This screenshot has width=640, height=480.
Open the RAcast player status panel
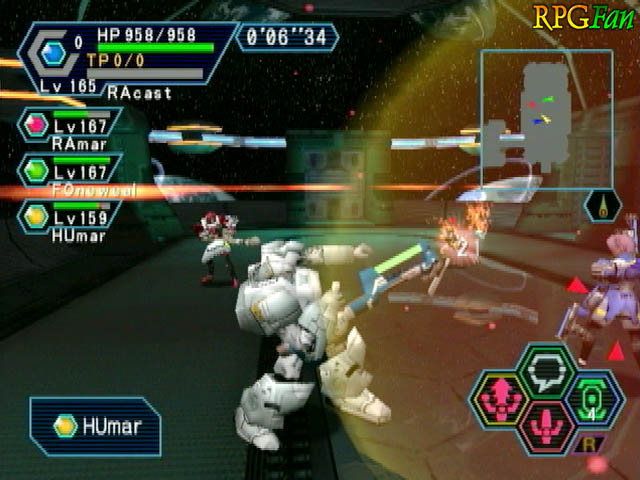point(125,62)
